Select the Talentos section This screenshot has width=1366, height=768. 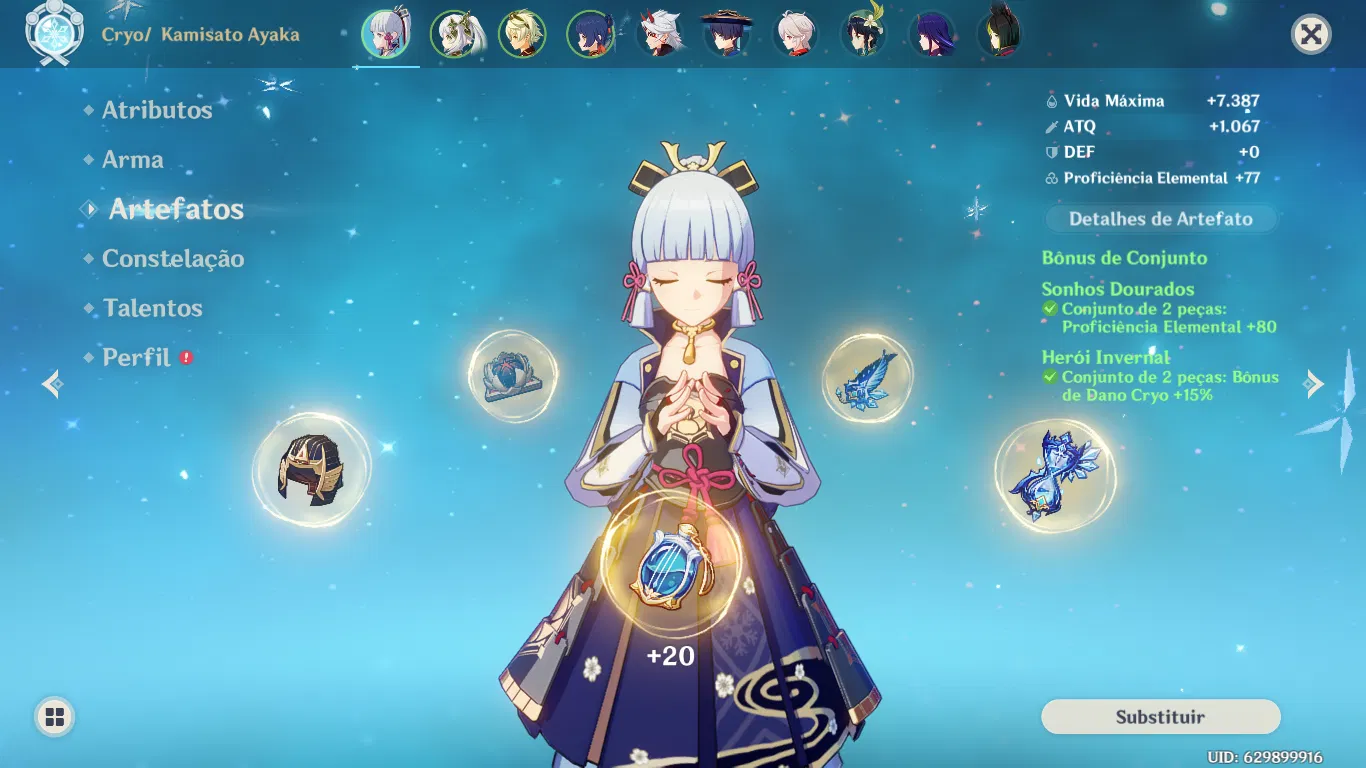[152, 308]
